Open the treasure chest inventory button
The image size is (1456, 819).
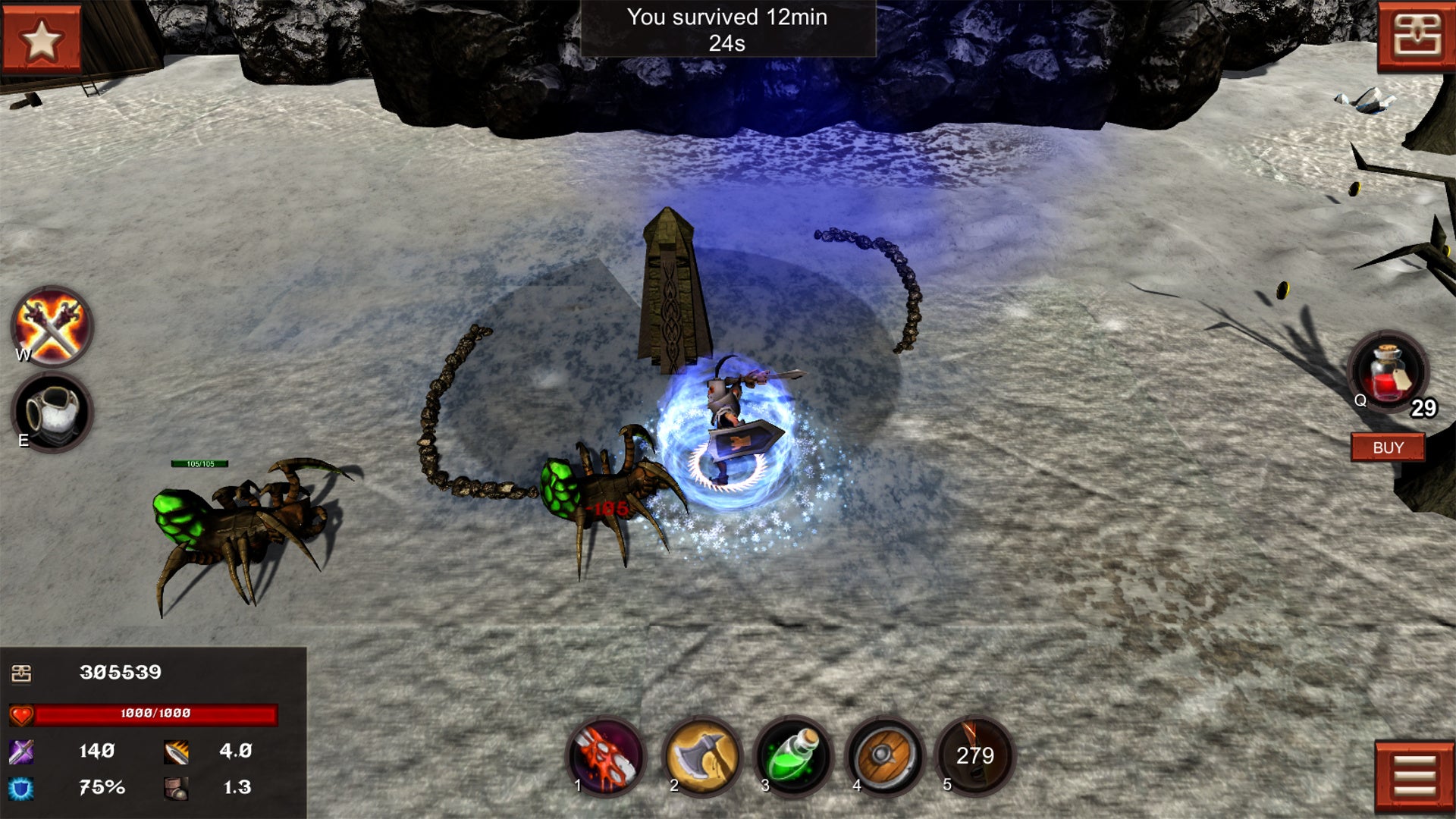[1416, 36]
